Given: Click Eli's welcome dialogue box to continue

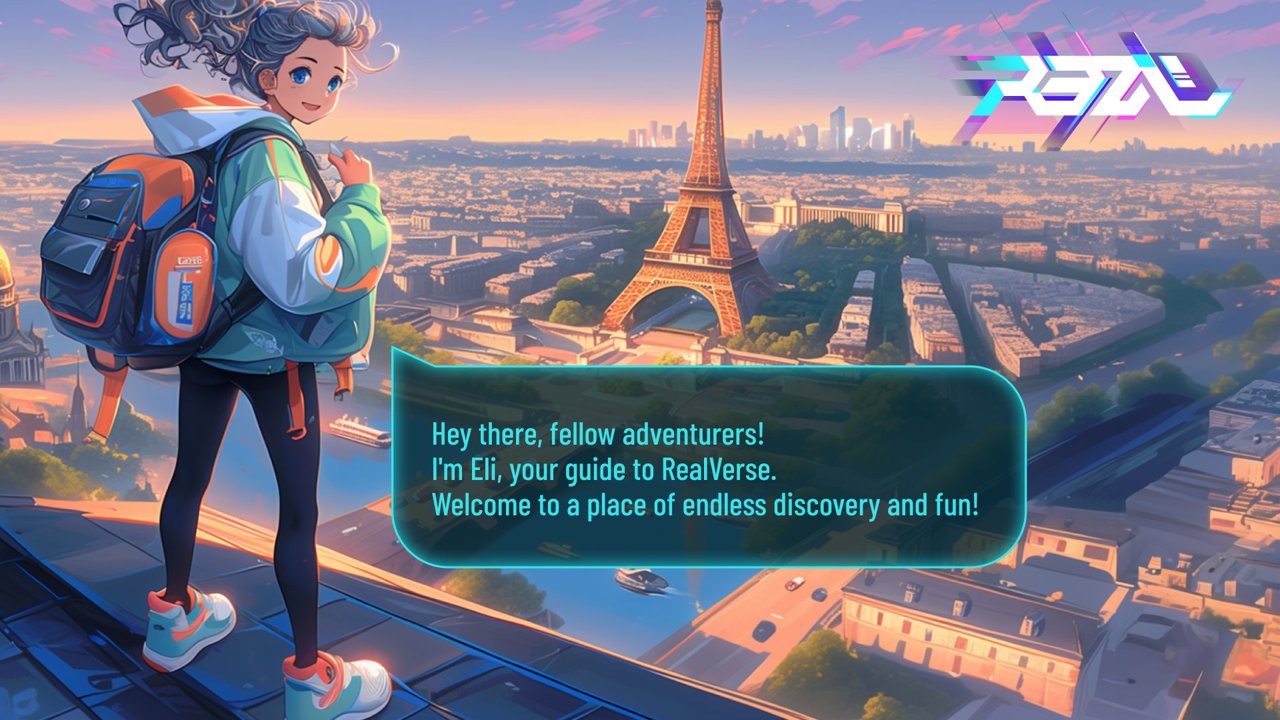Looking at the screenshot, I should point(708,468).
